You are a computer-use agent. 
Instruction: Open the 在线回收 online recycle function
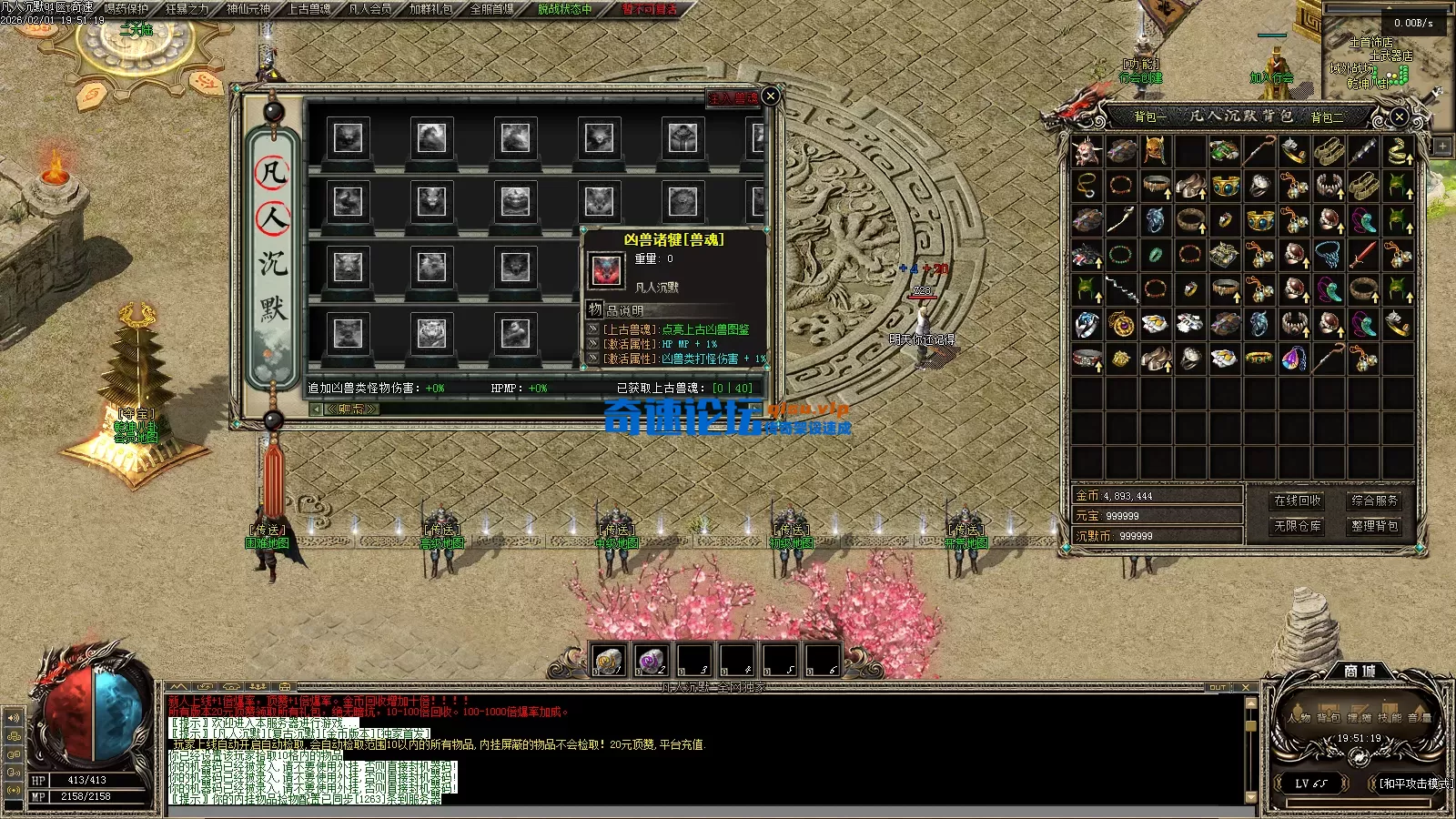[1298, 500]
